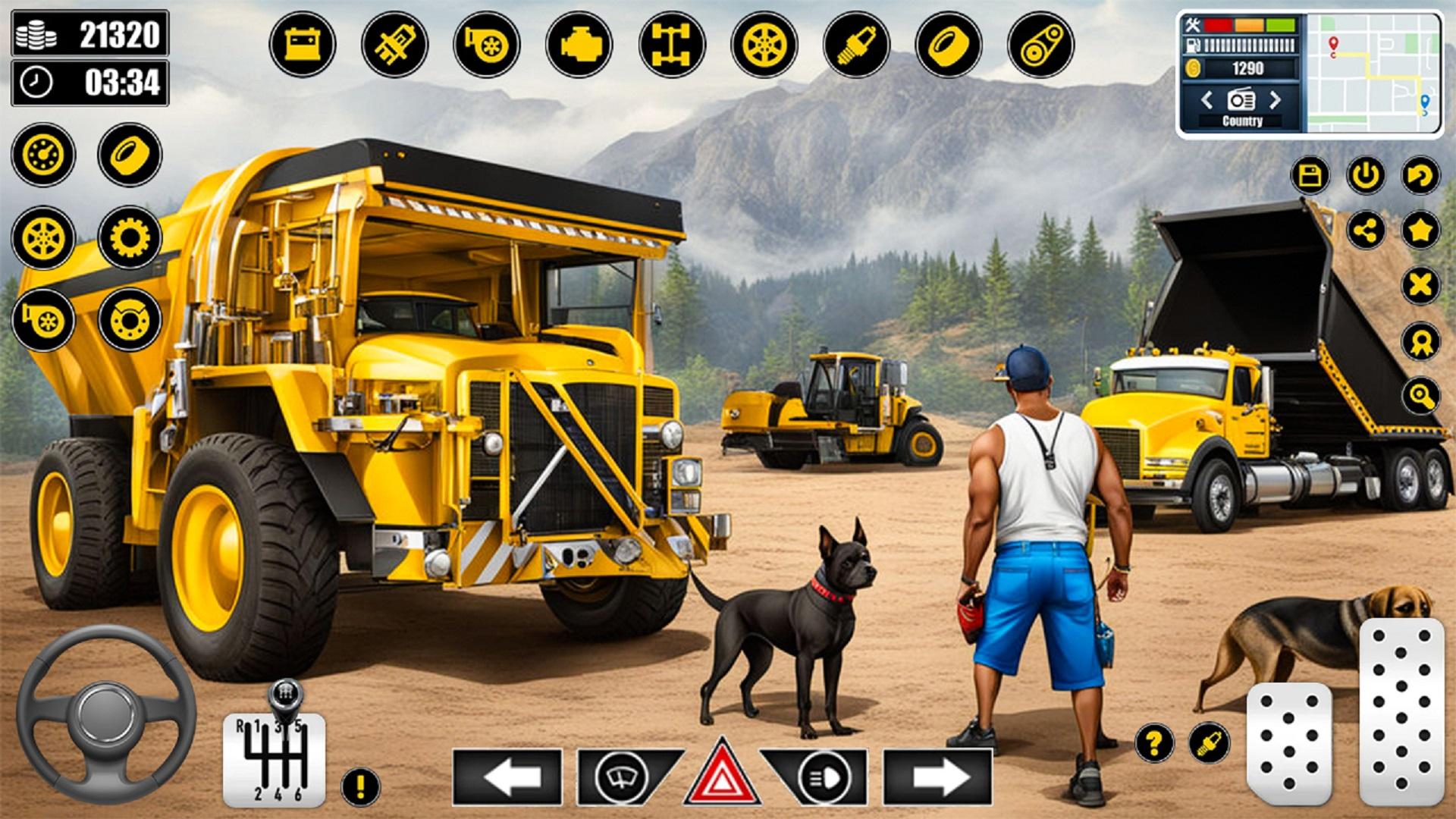Open the speedometer gauge icon

coord(43,155)
